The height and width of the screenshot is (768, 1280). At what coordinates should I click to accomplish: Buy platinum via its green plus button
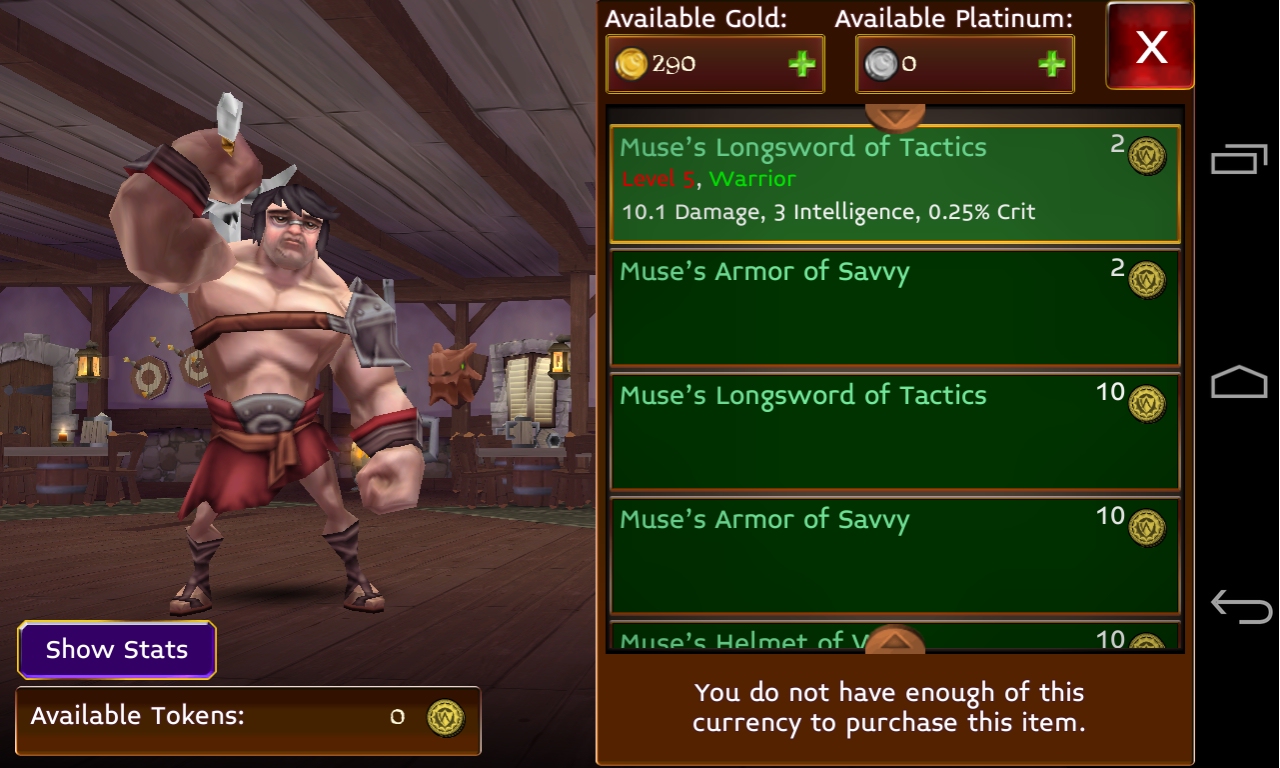(x=1051, y=65)
